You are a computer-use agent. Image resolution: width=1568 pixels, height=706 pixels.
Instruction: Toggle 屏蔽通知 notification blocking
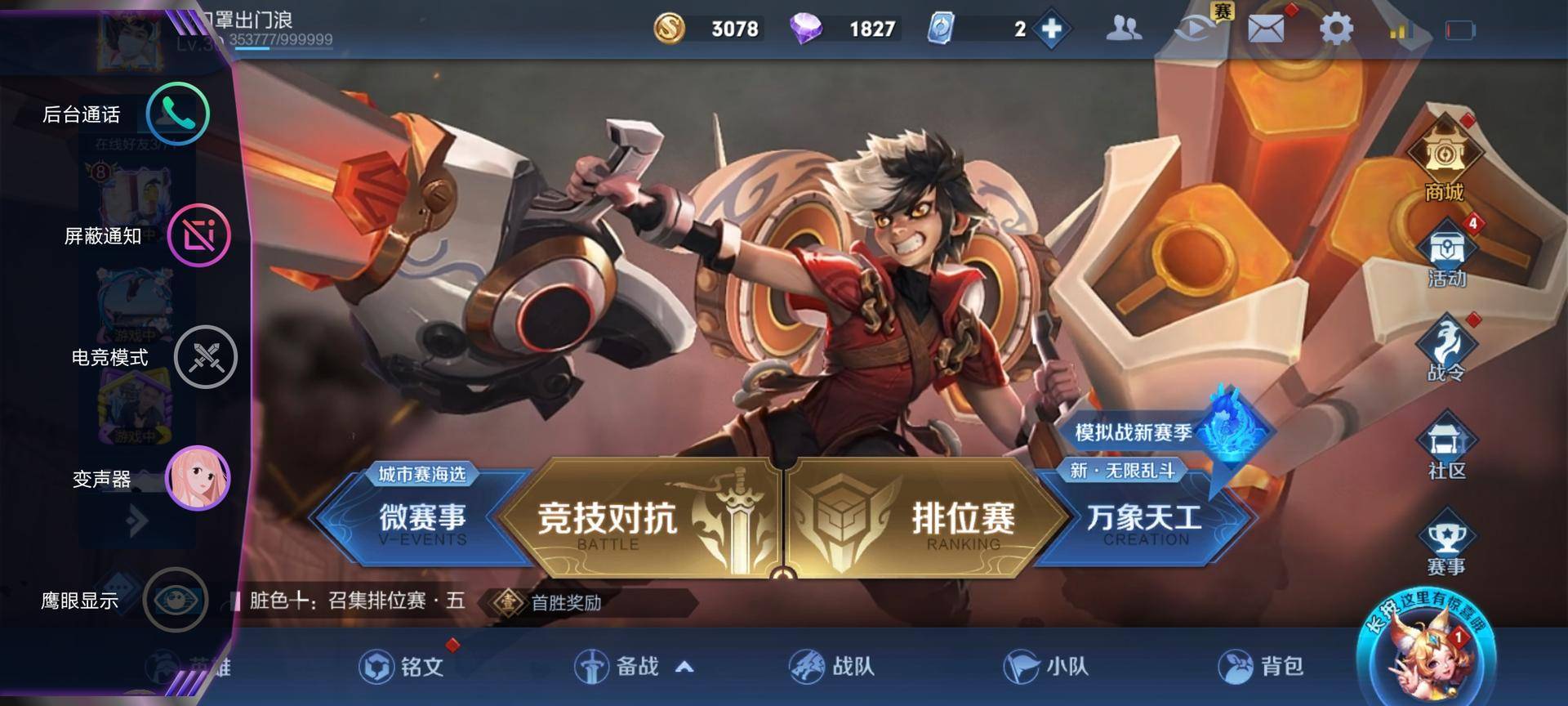198,235
